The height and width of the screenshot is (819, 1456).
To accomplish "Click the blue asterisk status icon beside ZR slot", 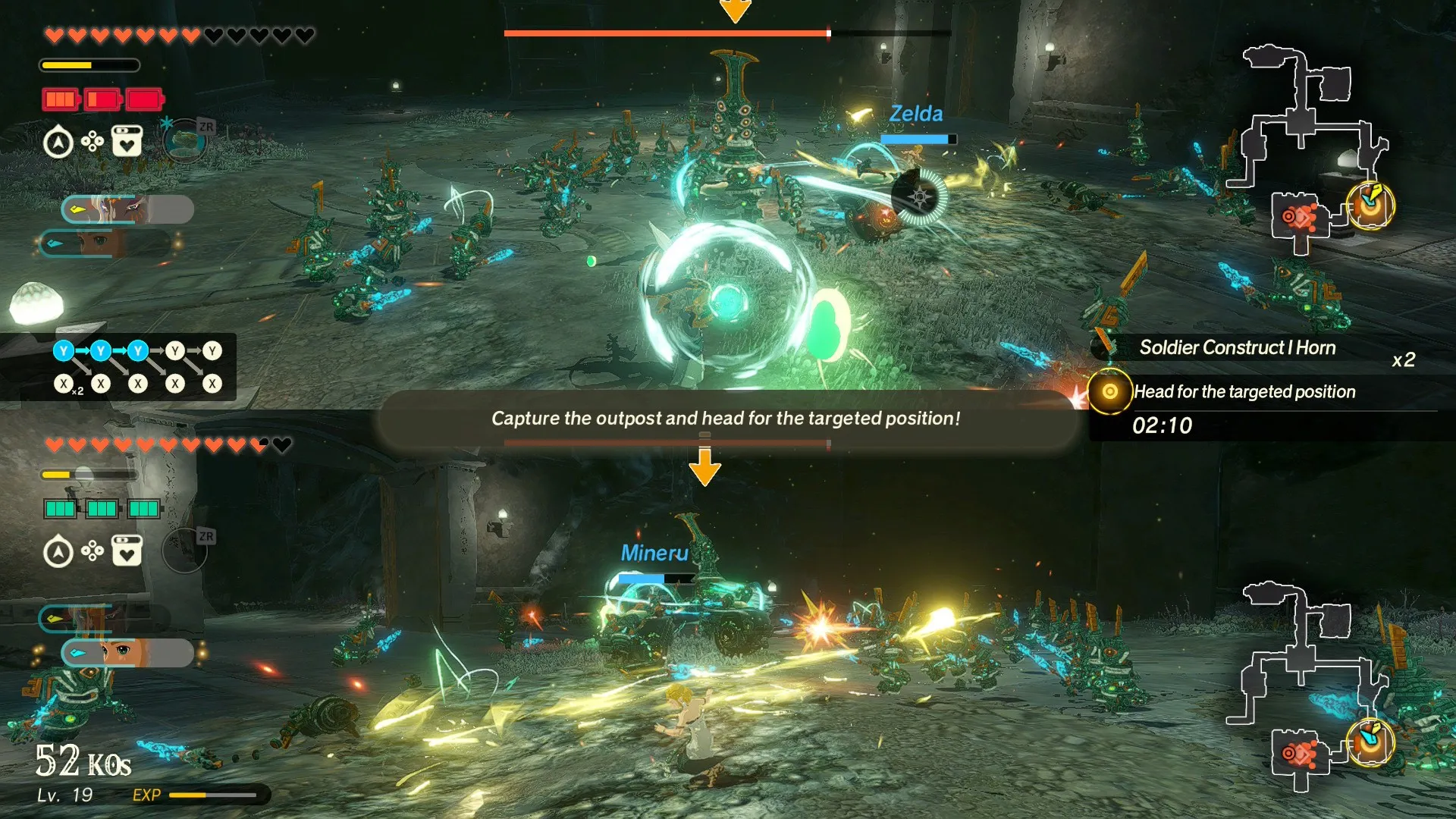I will point(167,123).
